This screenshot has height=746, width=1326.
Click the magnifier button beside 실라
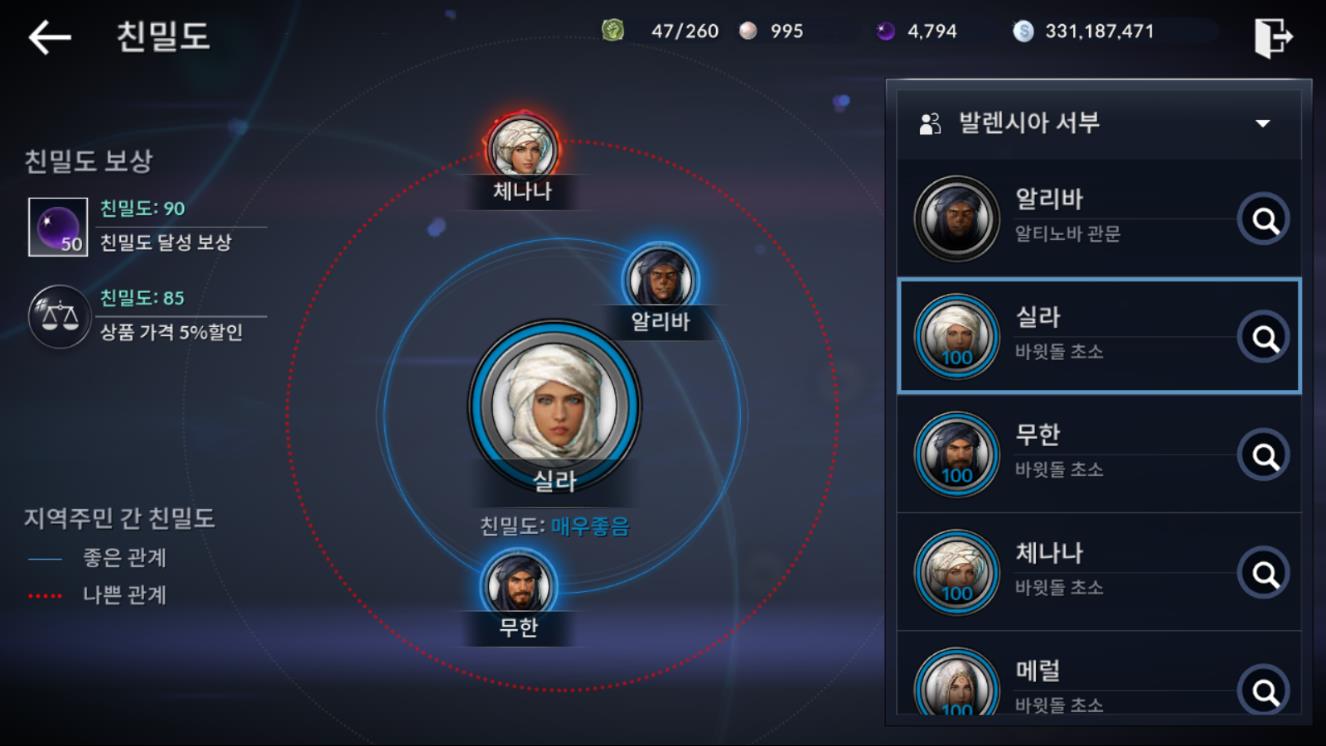tap(1265, 338)
